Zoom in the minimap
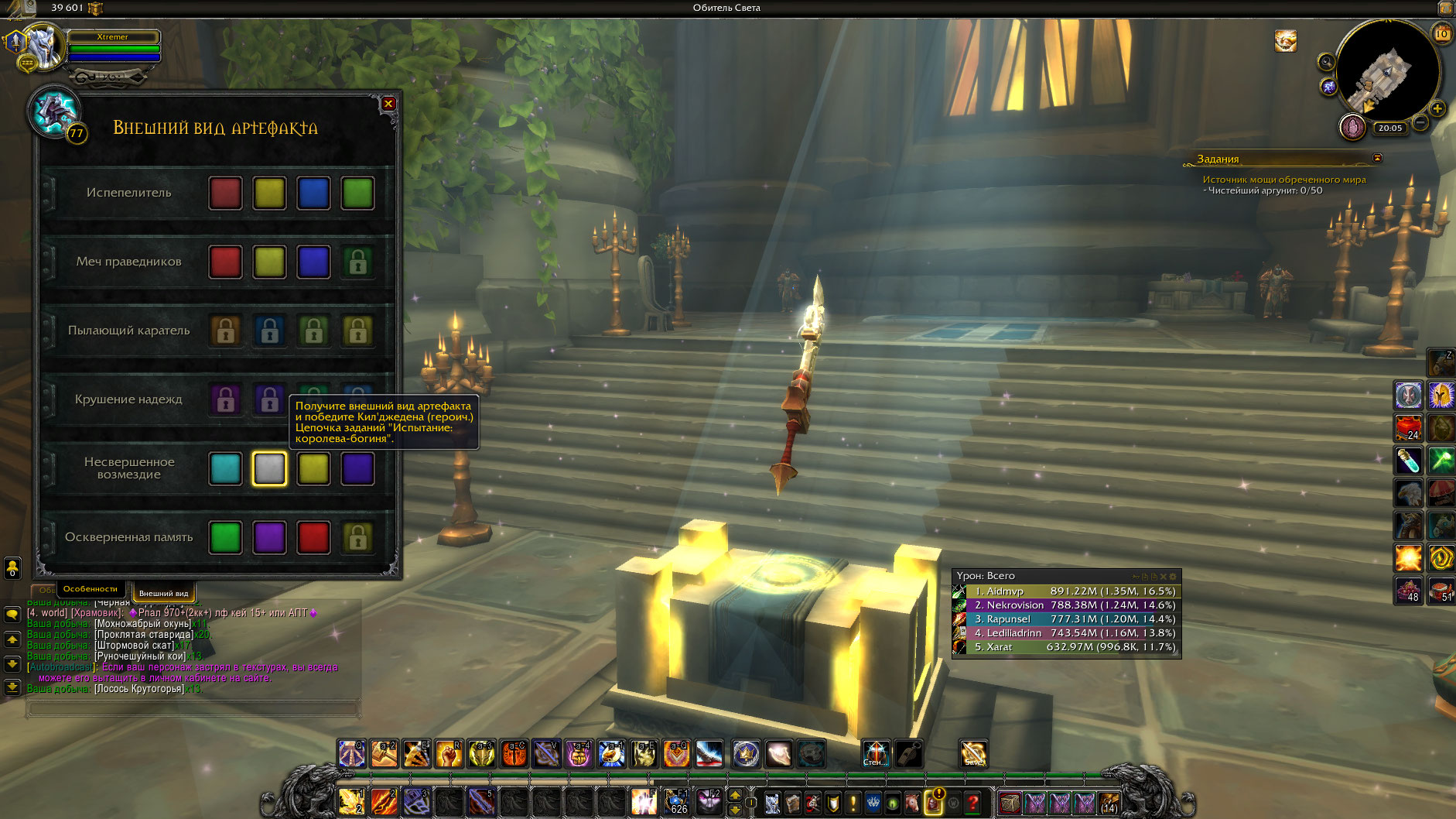The image size is (1456, 819). (1437, 108)
